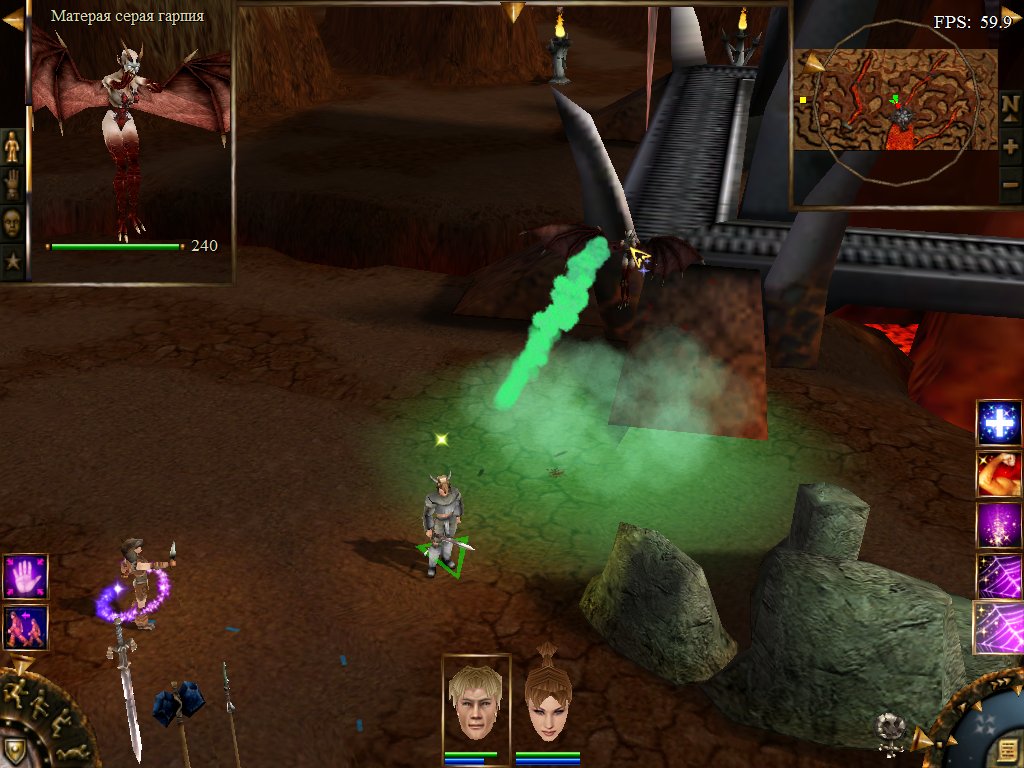Screen dimensions: 1024x768
Task: Expand the top center gold arrow panel
Action: click(x=513, y=11)
